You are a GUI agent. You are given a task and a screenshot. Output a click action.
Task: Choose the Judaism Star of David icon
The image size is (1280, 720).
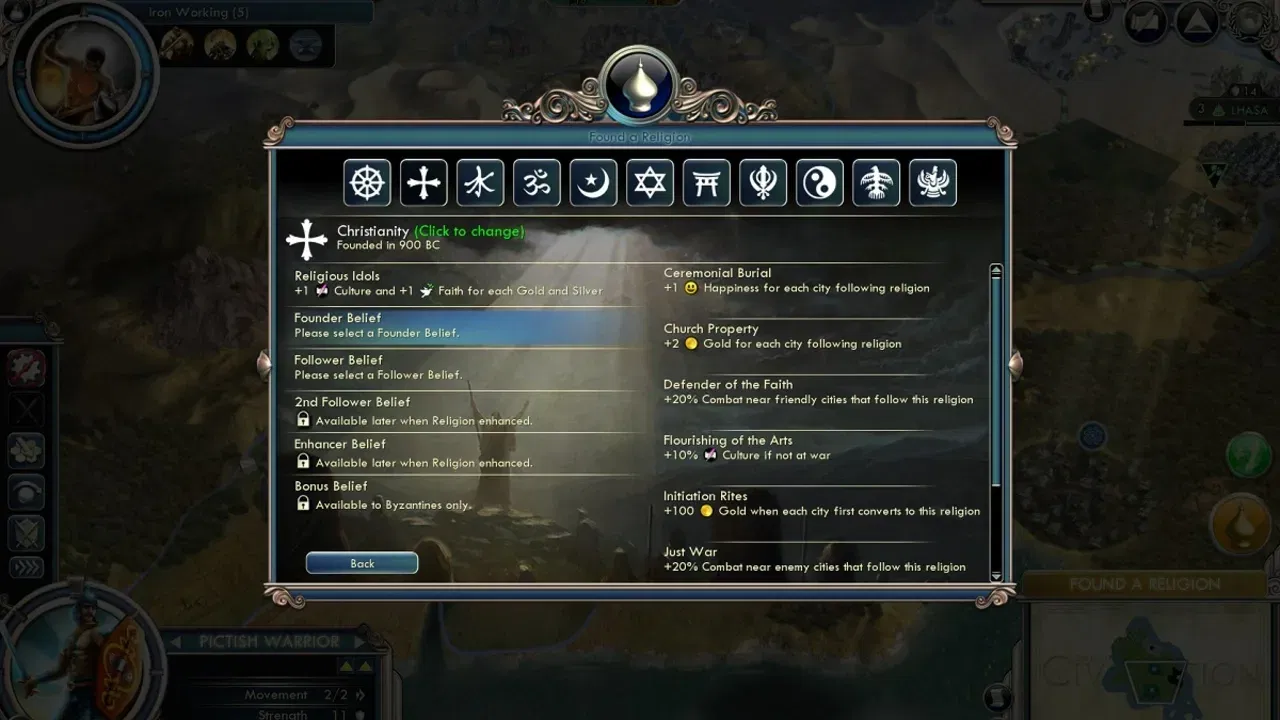650,183
